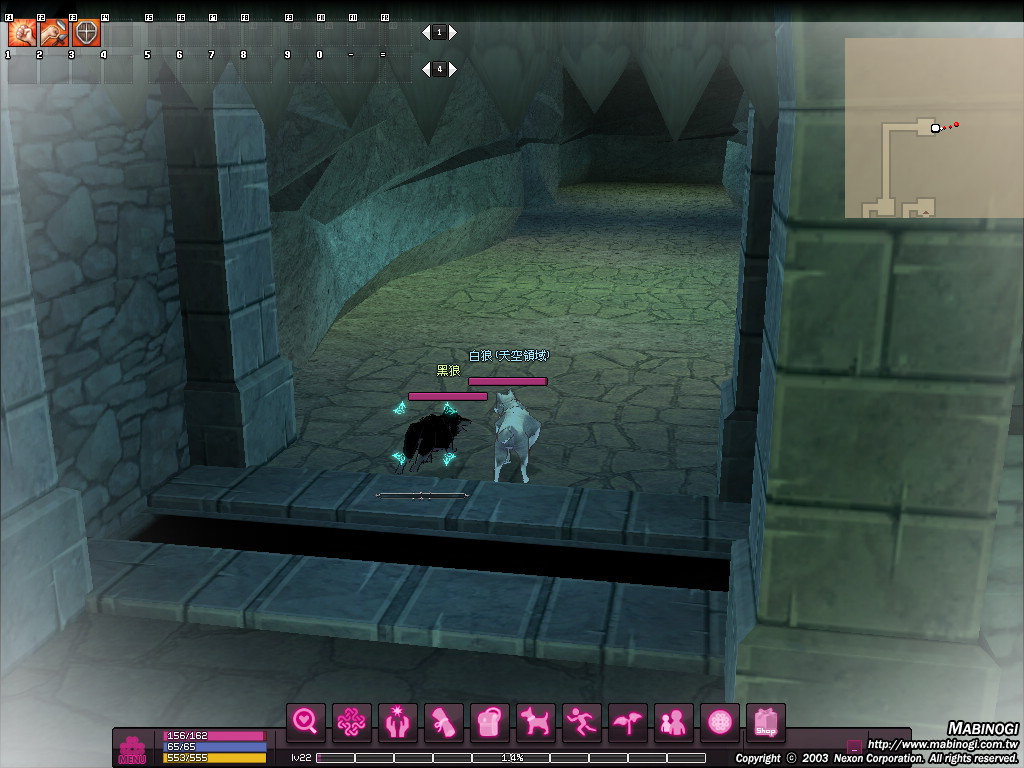Activate the shield defense skill icon
The height and width of the screenshot is (768, 1024).
pos(87,33)
